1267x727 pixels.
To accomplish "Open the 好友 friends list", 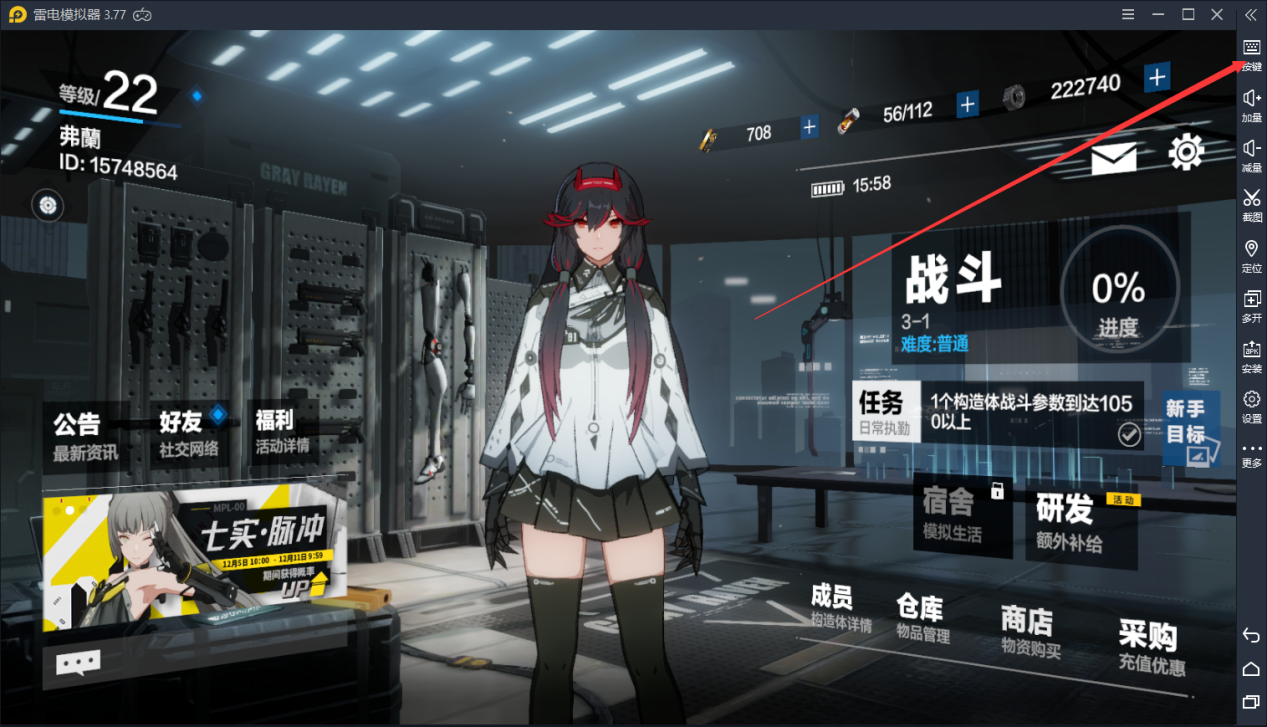I will tap(189, 433).
